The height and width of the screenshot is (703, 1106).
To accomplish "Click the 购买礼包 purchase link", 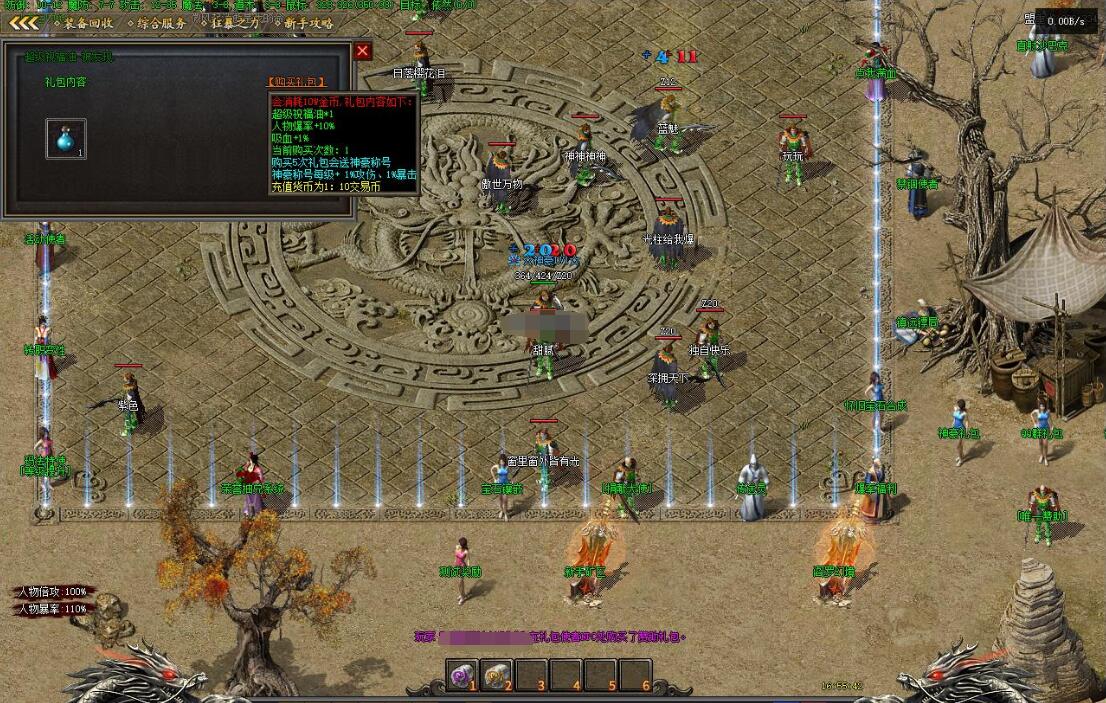I will (x=297, y=82).
